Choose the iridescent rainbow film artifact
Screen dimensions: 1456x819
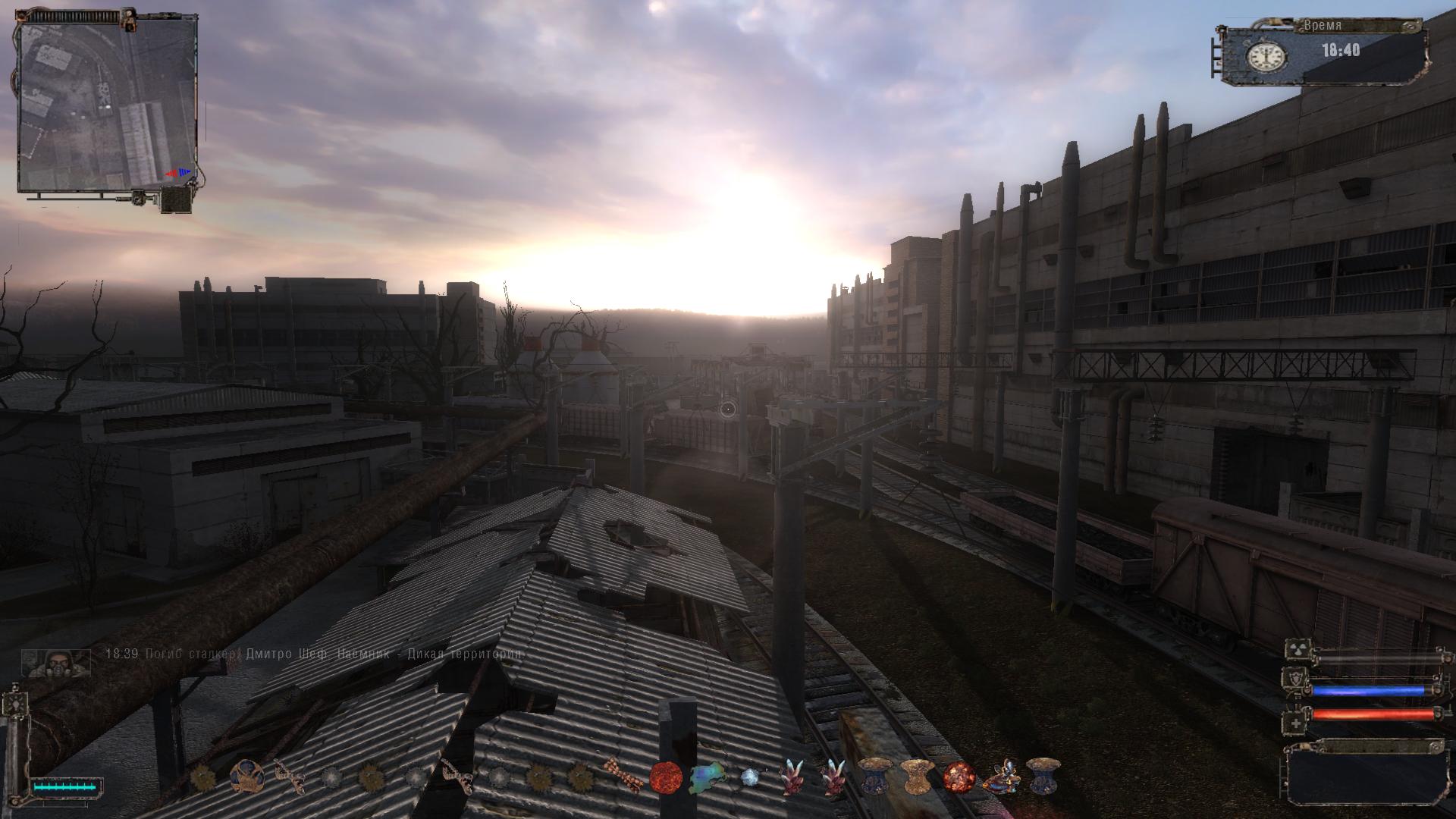tap(707, 777)
